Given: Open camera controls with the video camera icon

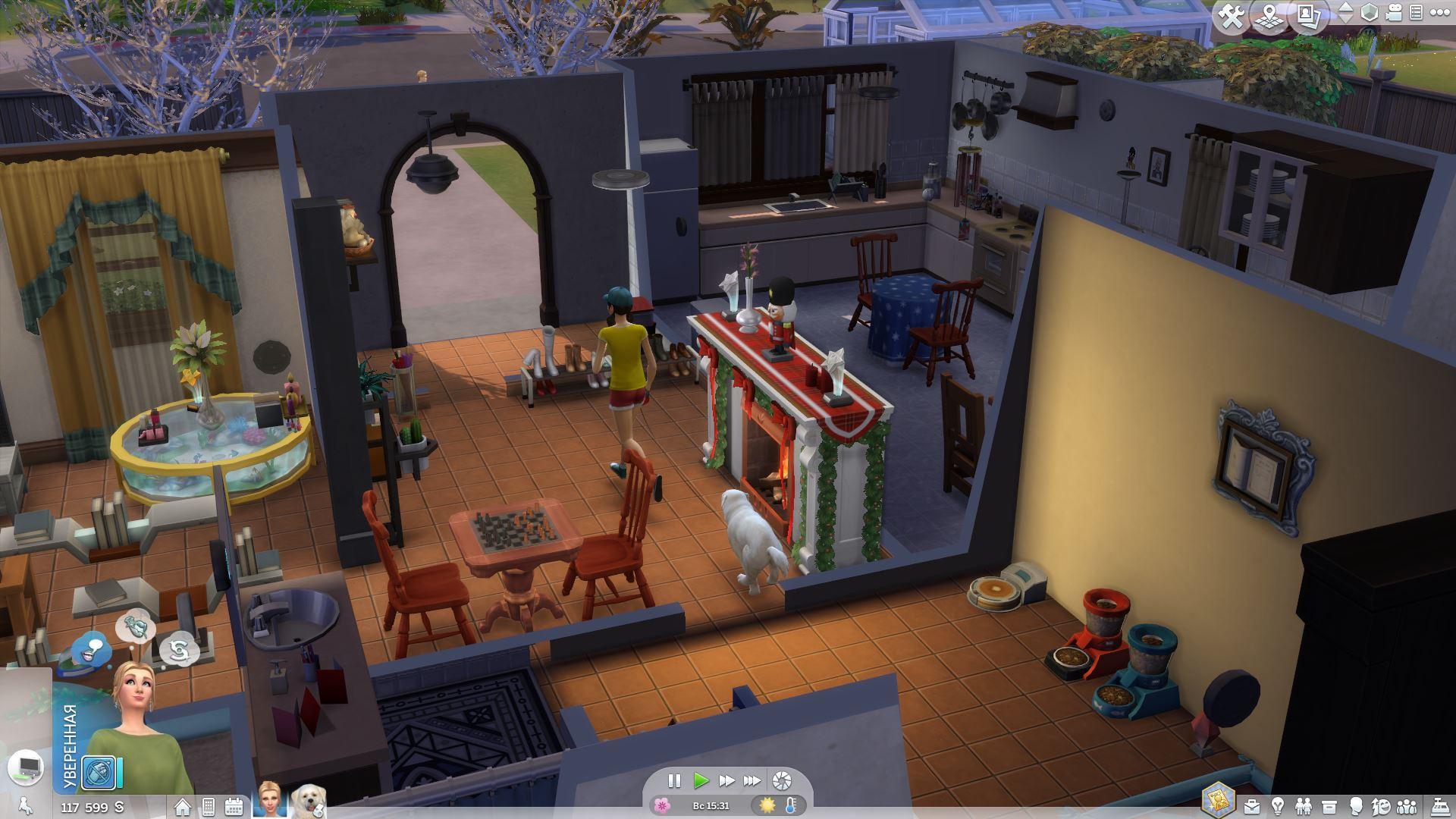Looking at the screenshot, I should pos(1394,13).
